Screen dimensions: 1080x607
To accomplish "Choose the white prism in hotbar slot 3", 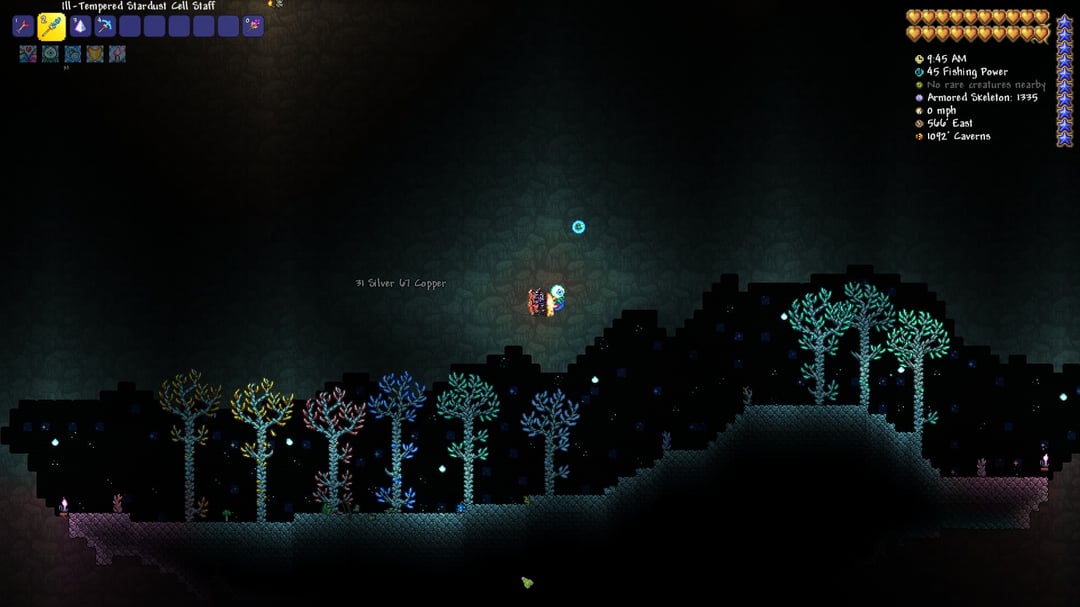I will (81, 27).
